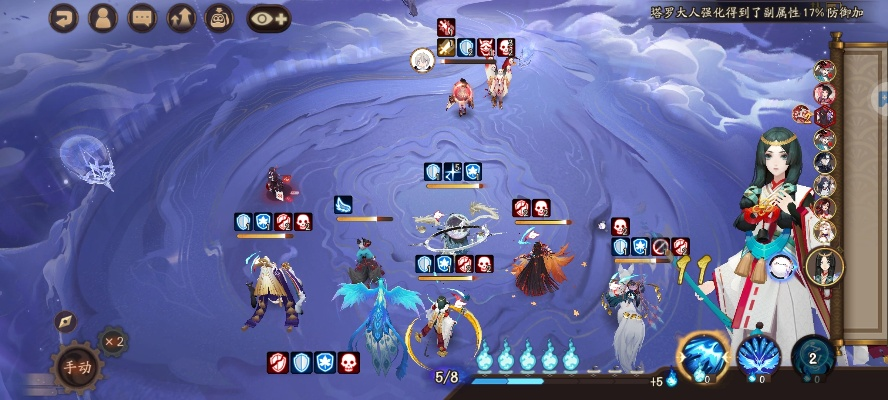Click the back arrow button
The width and height of the screenshot is (888, 400).
pos(64,17)
